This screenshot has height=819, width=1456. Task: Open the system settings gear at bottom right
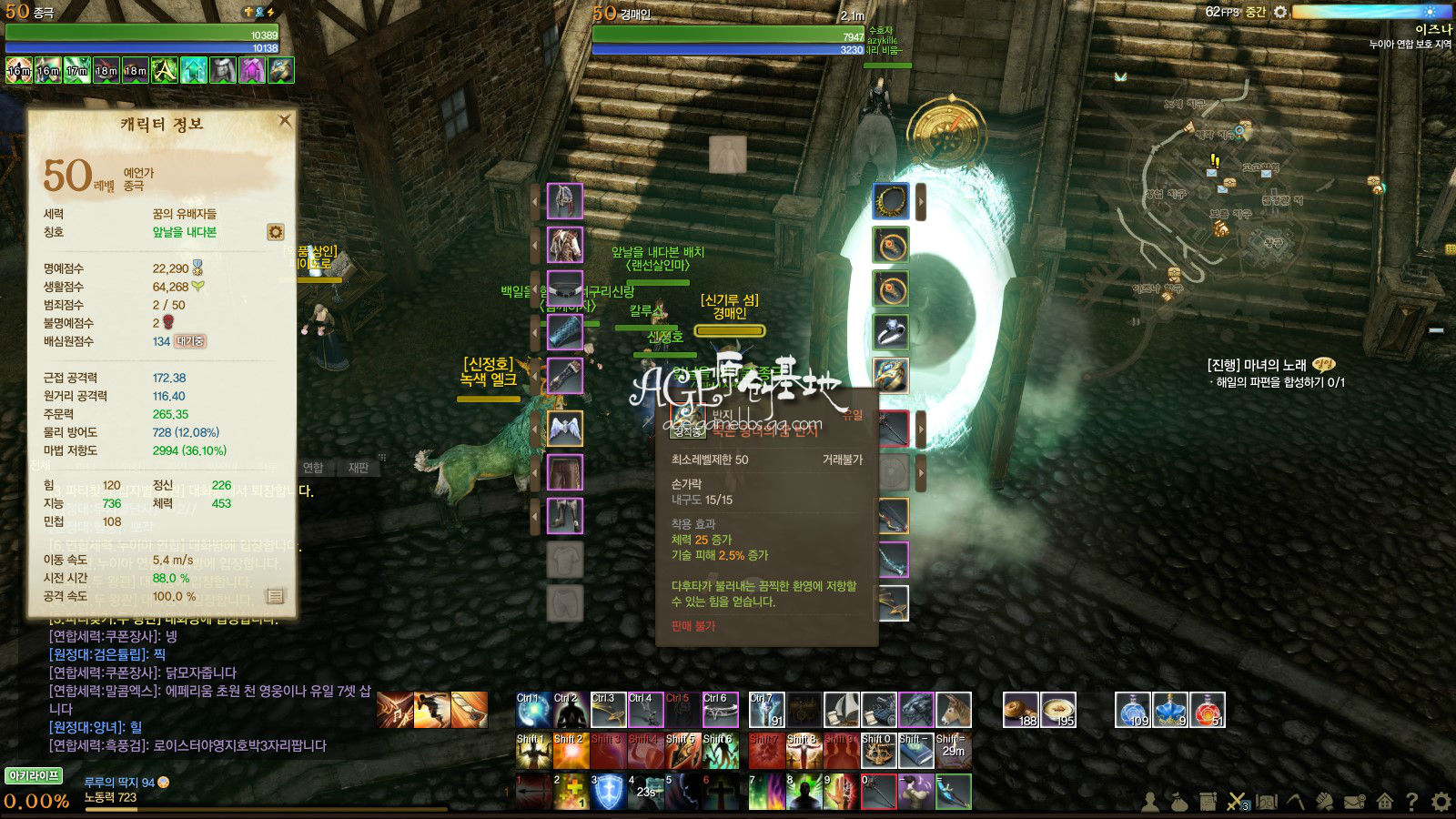point(1441,802)
